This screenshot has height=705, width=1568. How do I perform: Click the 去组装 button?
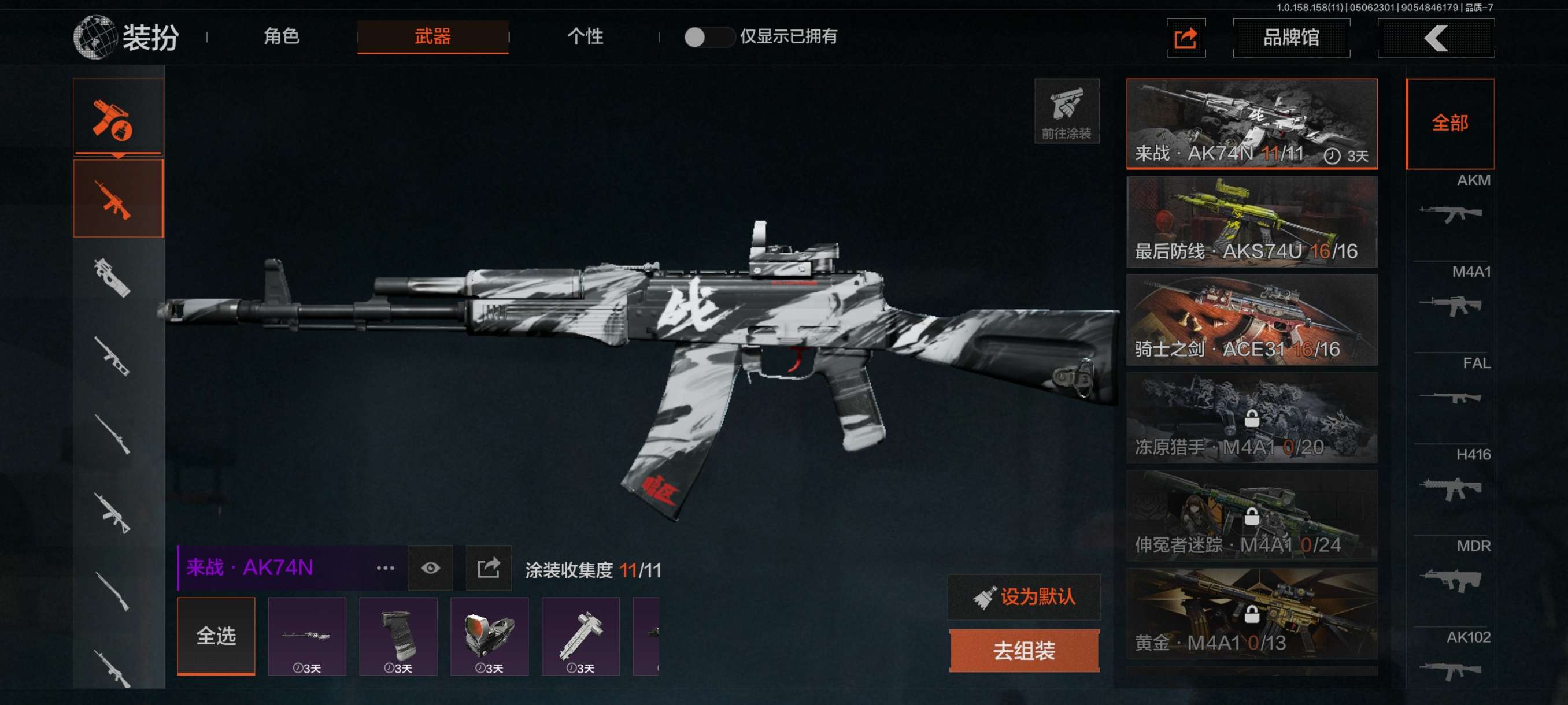pos(1024,651)
